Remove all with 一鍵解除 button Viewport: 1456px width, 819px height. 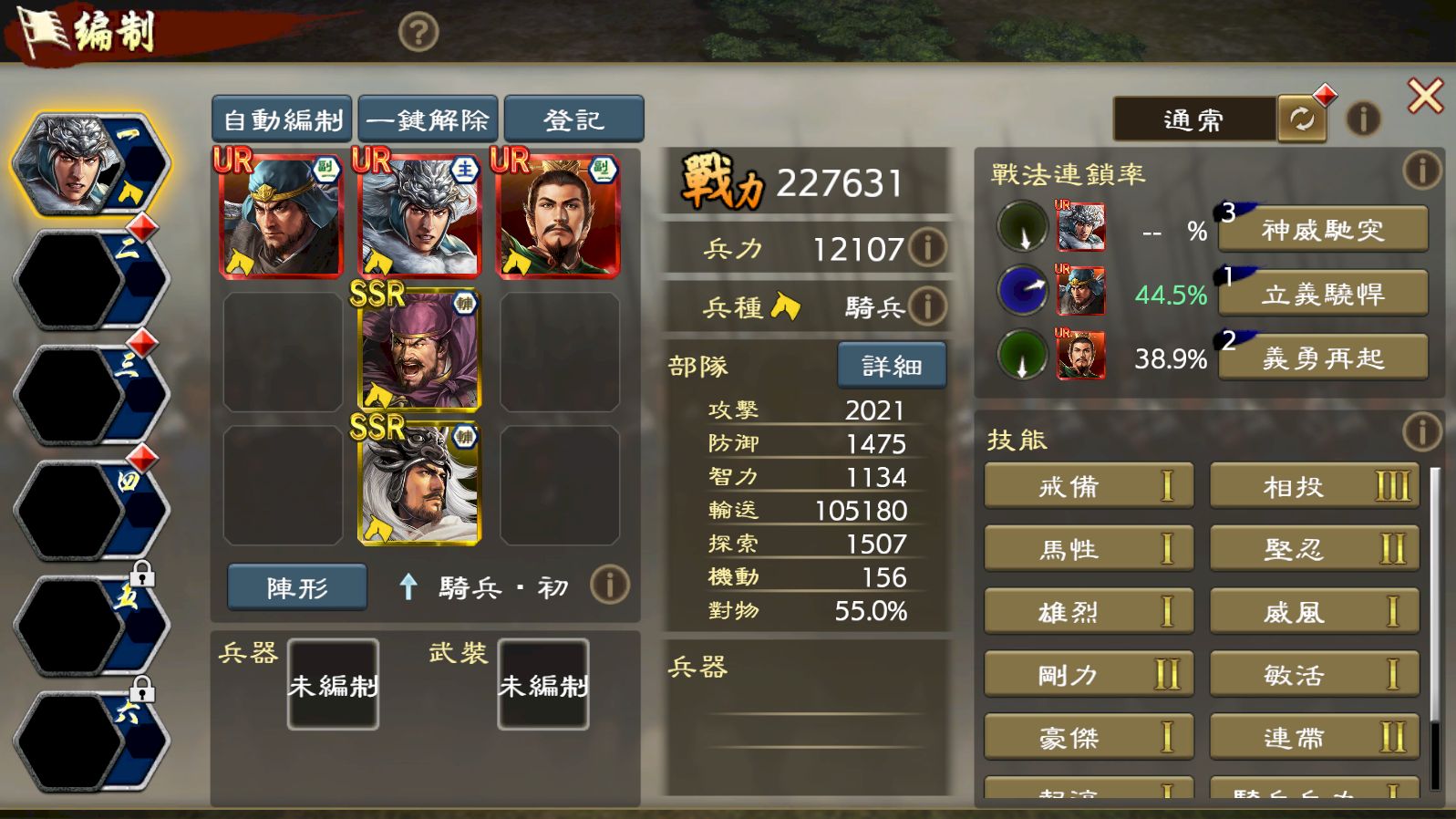[428, 119]
